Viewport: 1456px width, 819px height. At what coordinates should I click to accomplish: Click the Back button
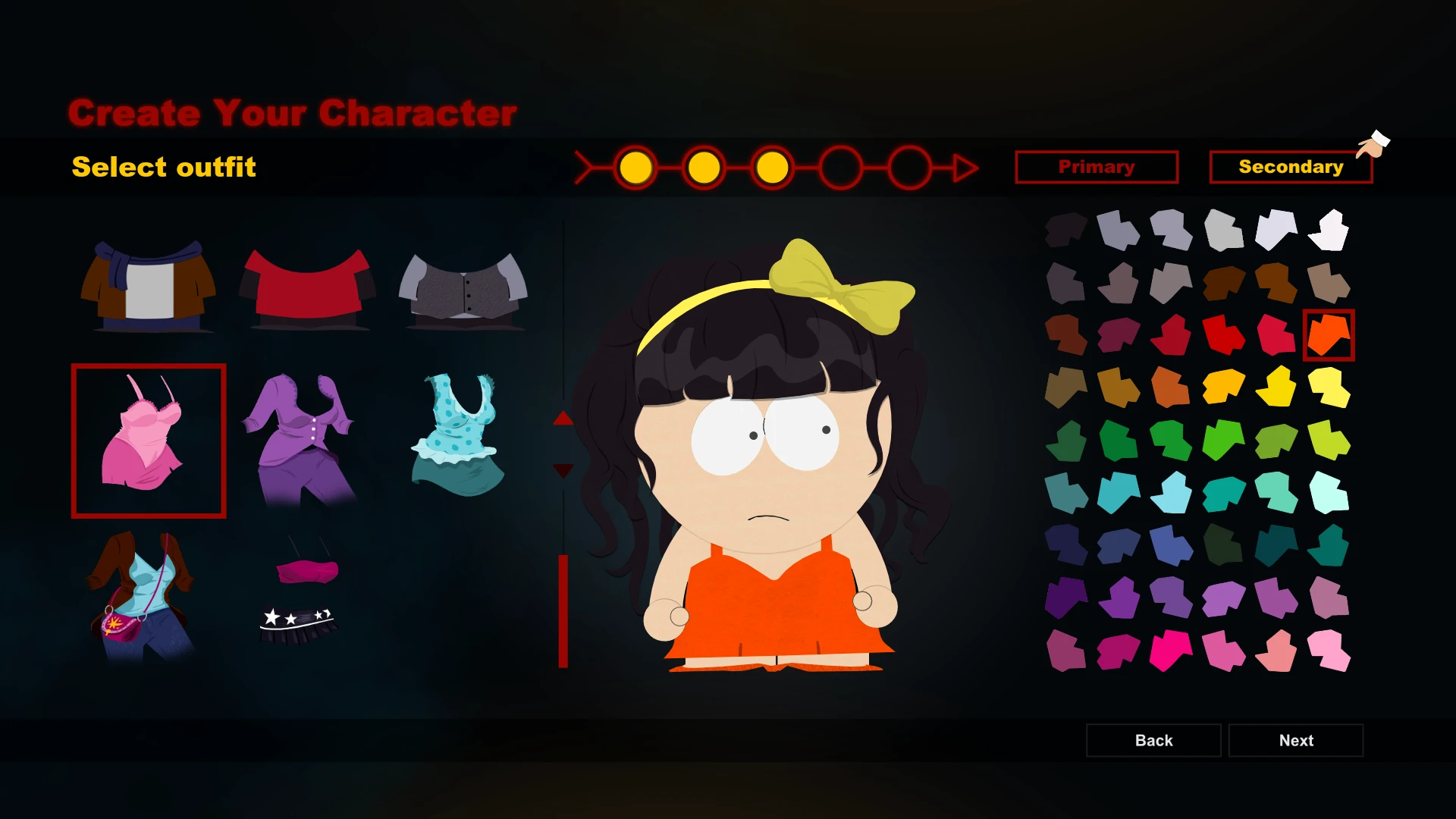[x=1153, y=740]
